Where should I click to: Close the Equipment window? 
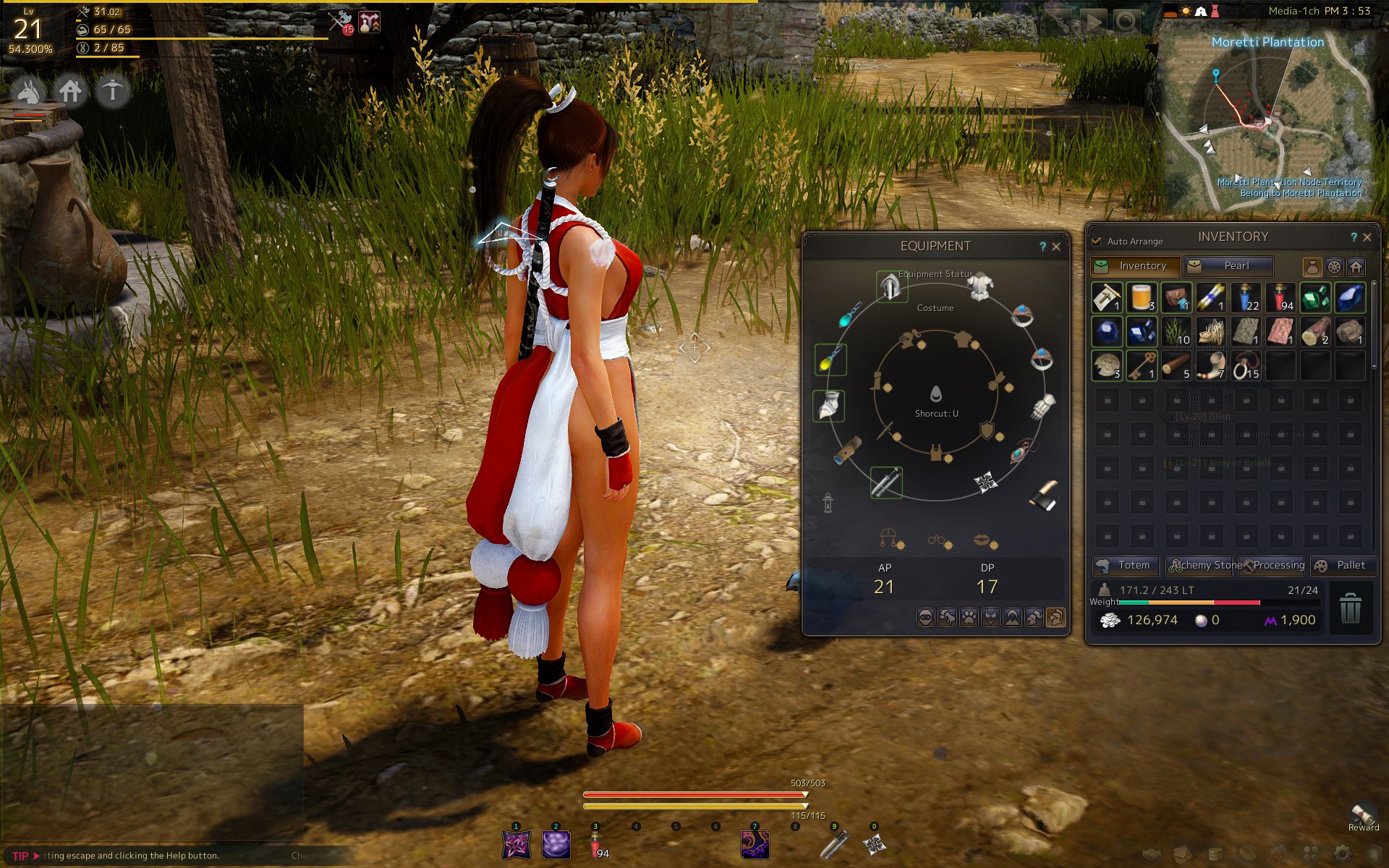pyautogui.click(x=1056, y=247)
